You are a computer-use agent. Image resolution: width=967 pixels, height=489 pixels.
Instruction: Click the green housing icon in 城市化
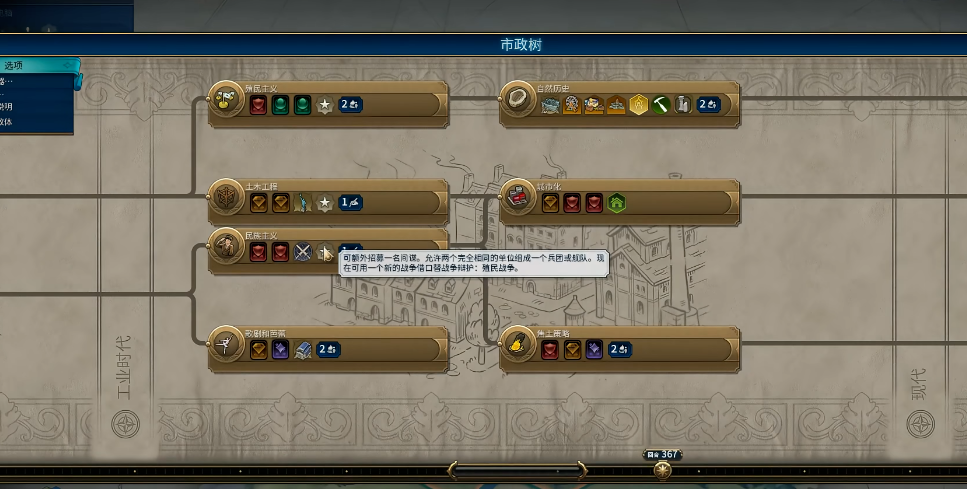617,202
